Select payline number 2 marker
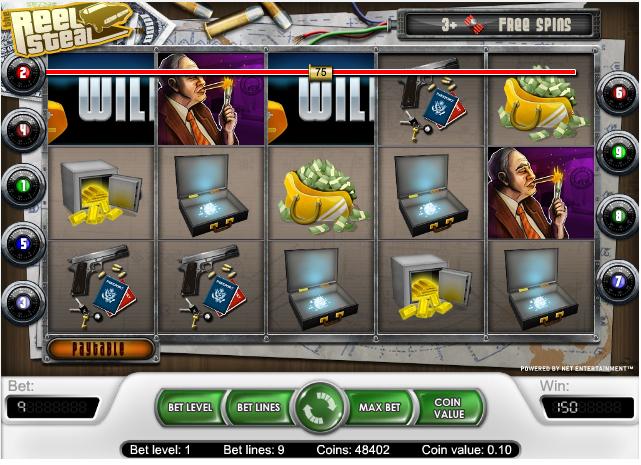The height and width of the screenshot is (465, 641). point(23,72)
